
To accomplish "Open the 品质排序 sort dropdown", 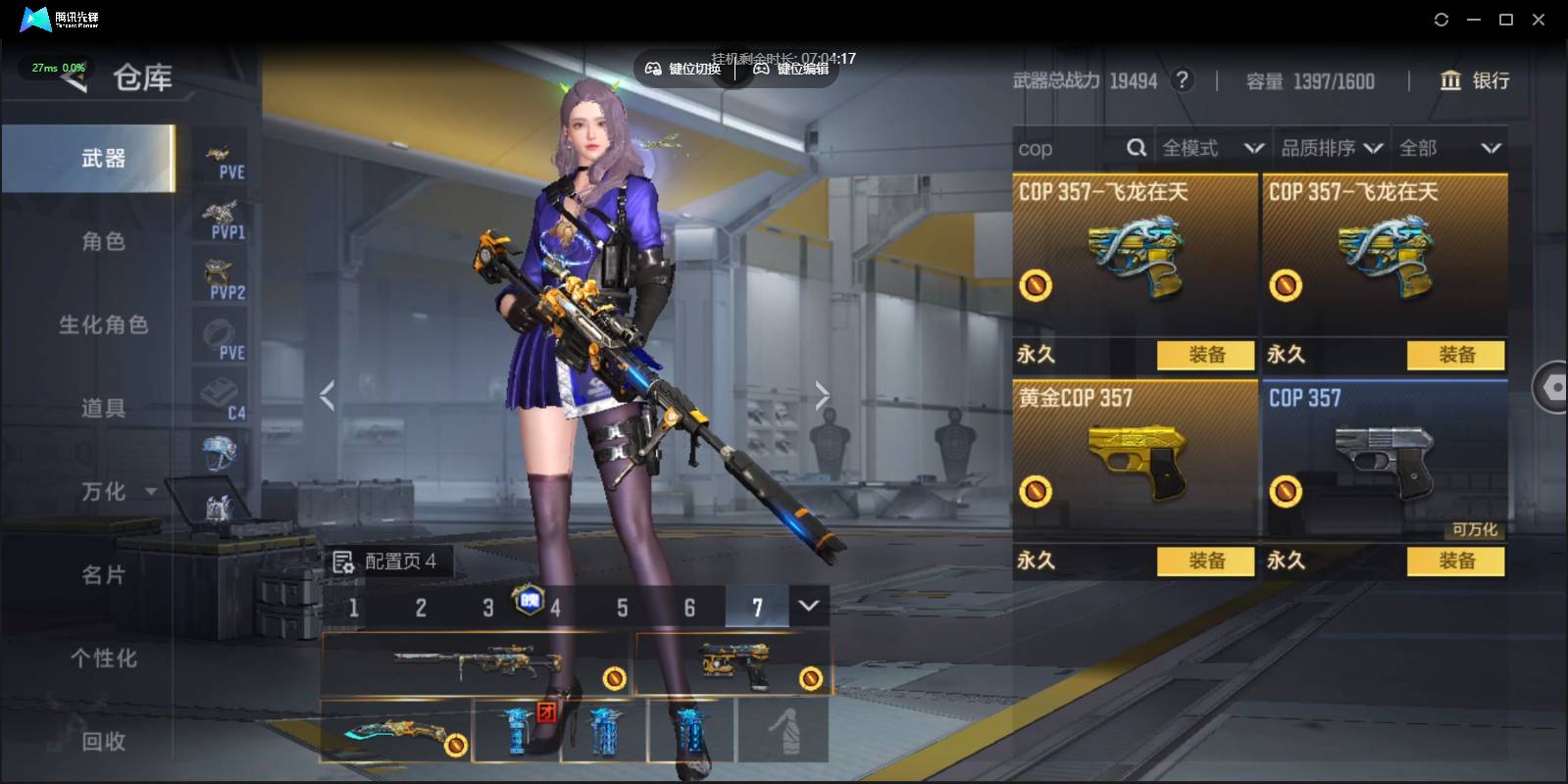I will click(x=1331, y=149).
